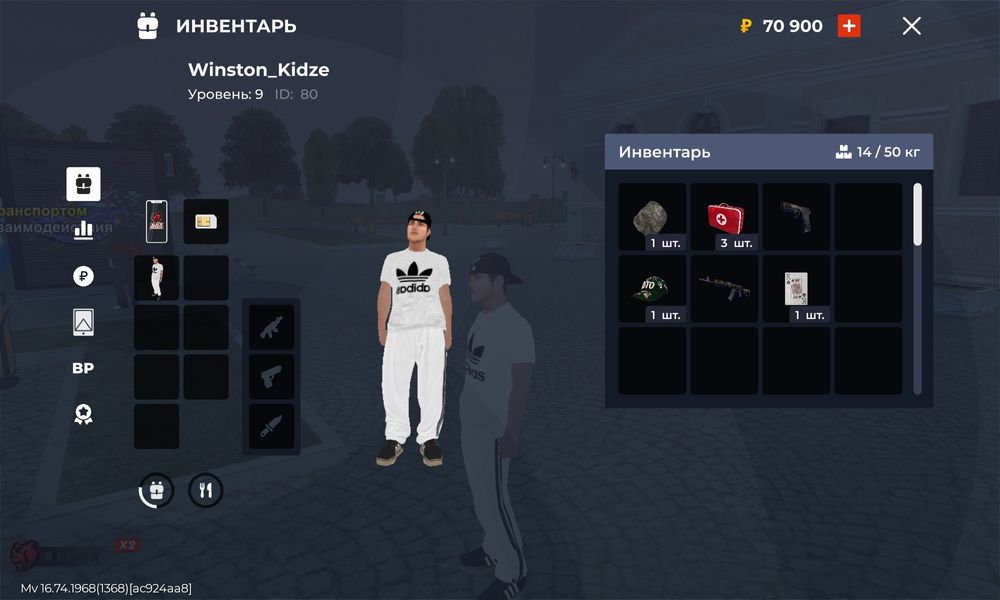Open the BP battle pass tab
The image size is (1000, 600).
click(x=83, y=368)
